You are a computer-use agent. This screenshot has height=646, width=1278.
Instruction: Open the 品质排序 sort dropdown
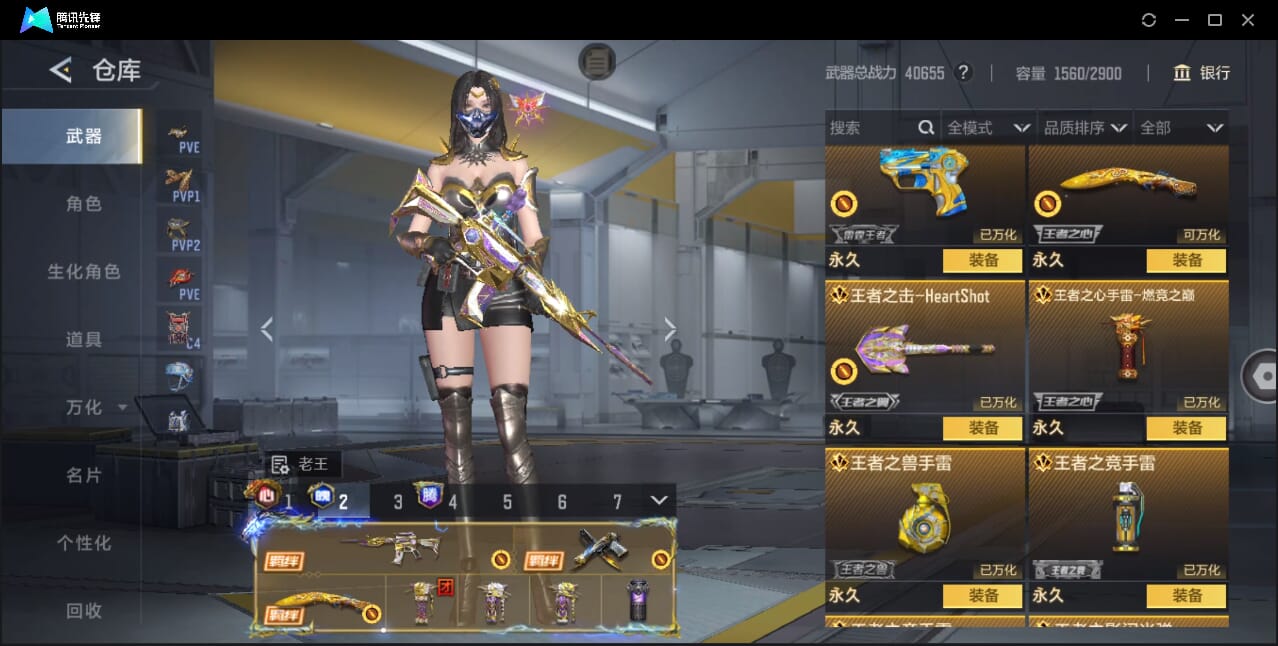click(1085, 128)
